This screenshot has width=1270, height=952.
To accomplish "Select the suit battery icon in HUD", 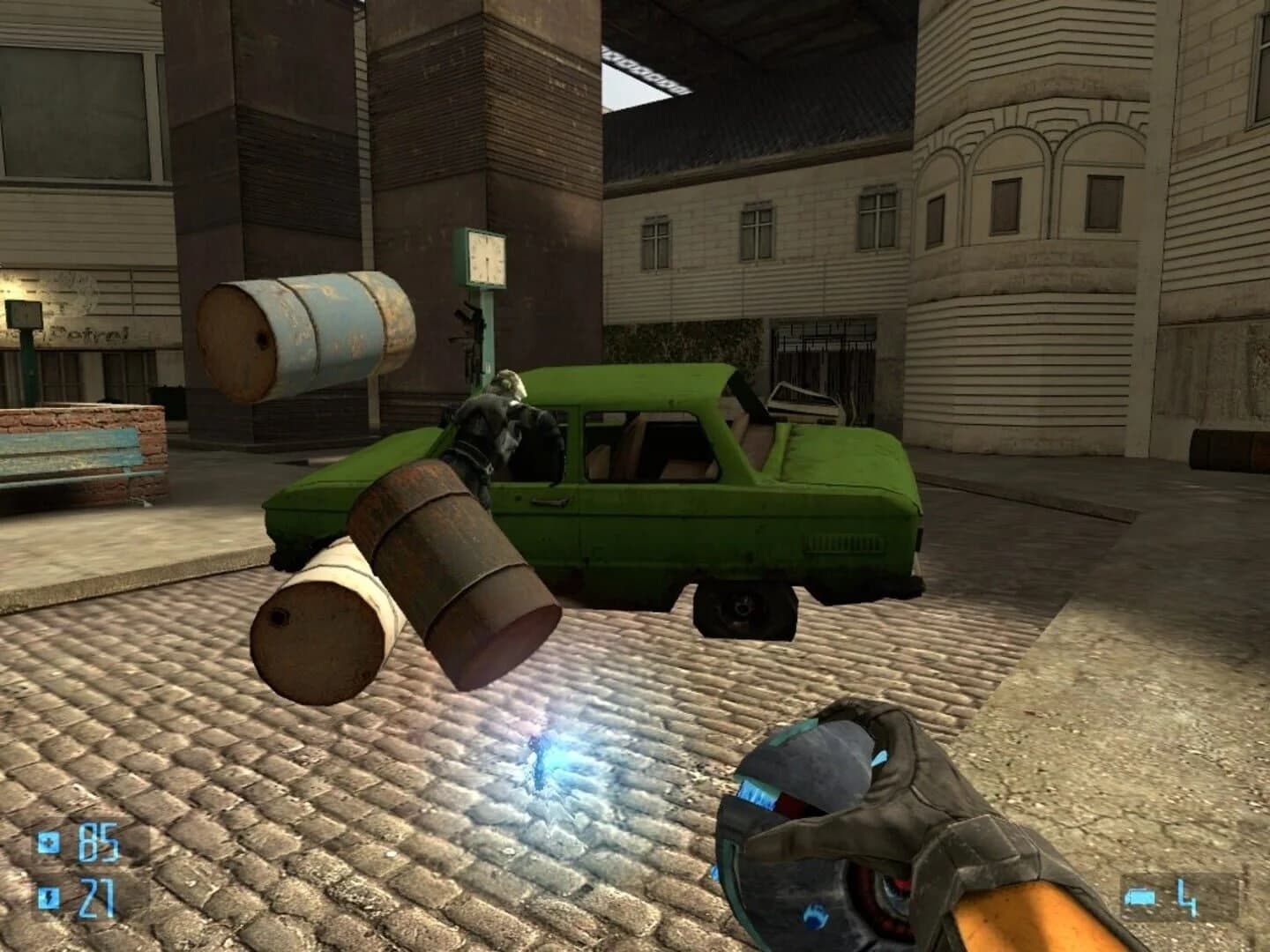I will click(x=49, y=897).
